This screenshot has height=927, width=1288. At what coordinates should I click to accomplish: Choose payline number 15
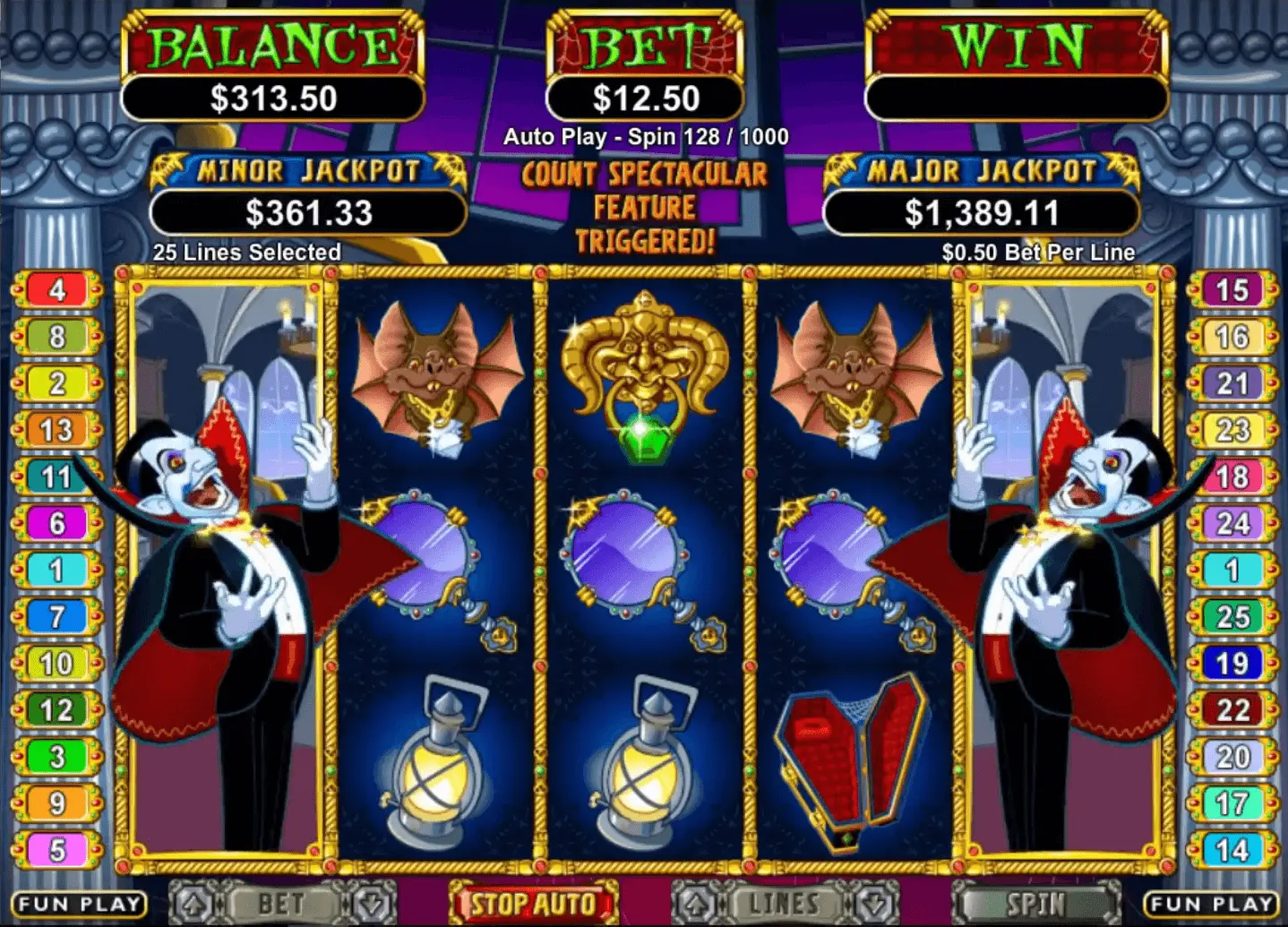point(1232,290)
